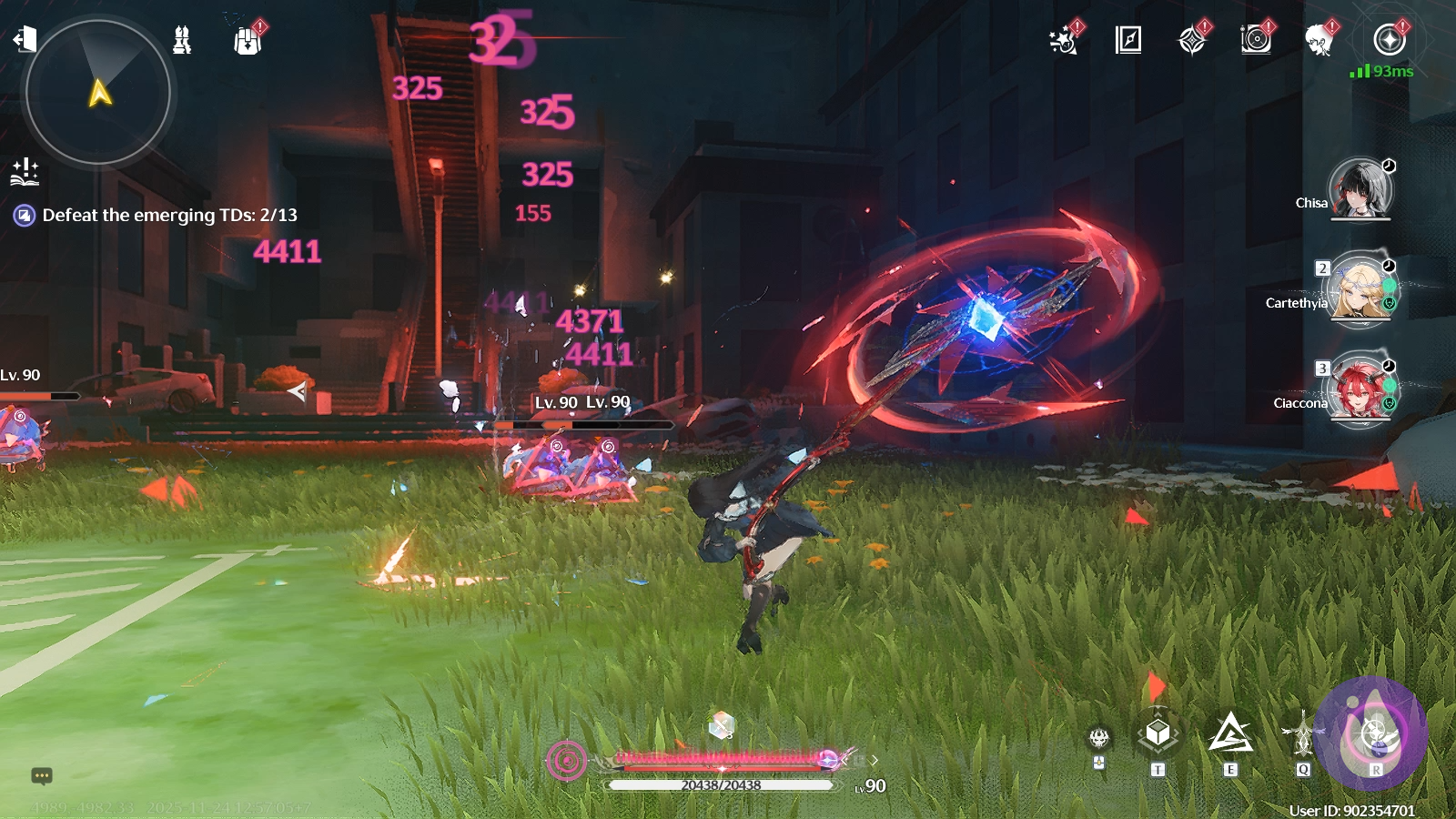Viewport: 1456px width, 819px height.
Task: Open the diamond emblem menu icon
Action: click(1192, 41)
